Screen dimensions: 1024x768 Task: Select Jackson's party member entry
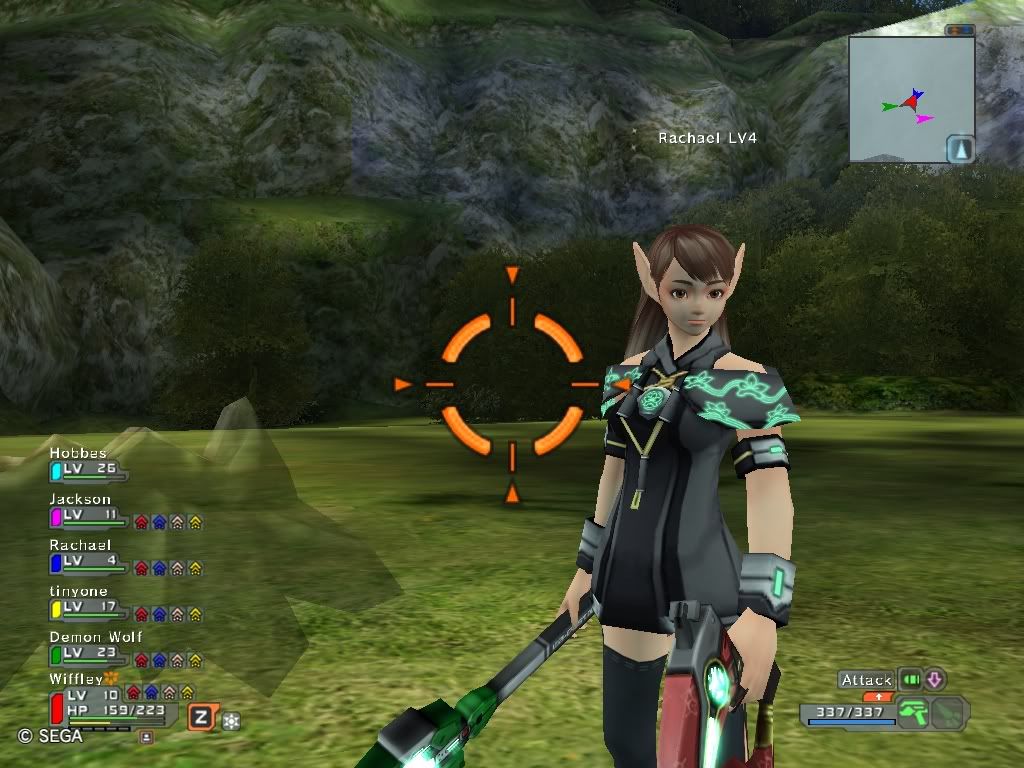[88, 513]
